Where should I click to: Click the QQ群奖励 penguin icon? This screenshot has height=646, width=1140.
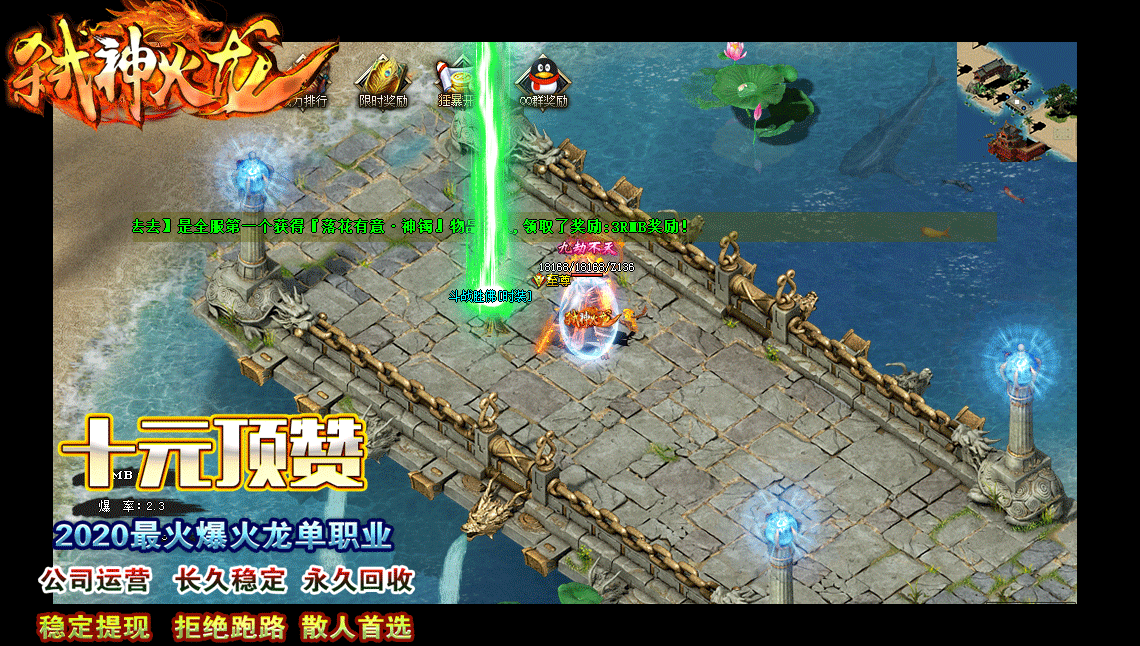coord(541,77)
